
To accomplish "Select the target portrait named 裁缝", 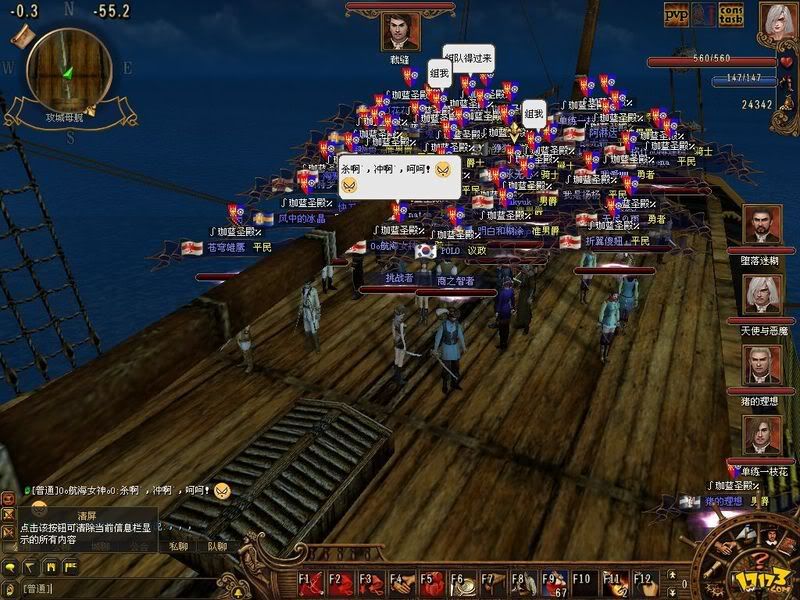I will (400, 32).
